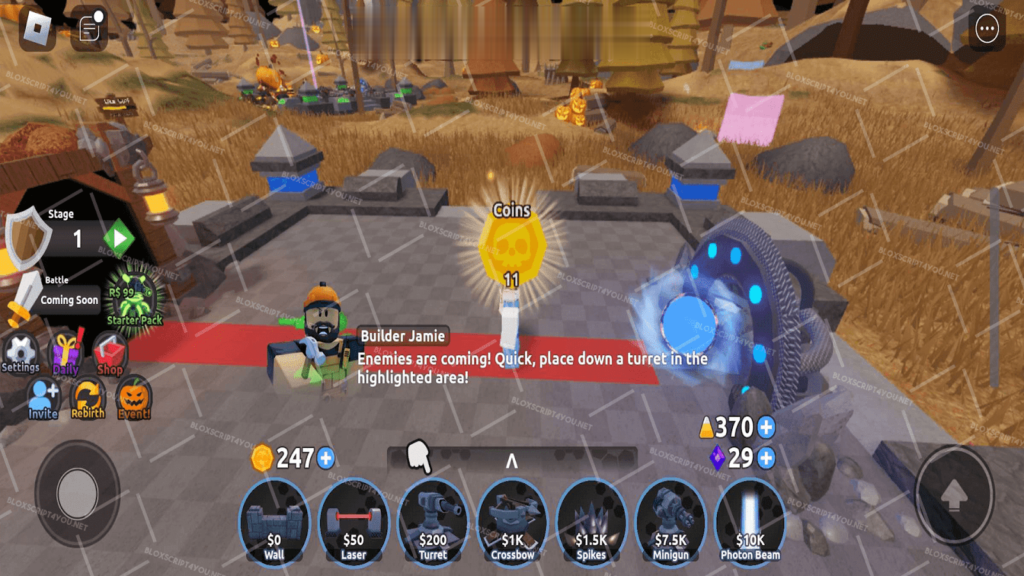Invite friends with the Invite button

pyautogui.click(x=43, y=399)
